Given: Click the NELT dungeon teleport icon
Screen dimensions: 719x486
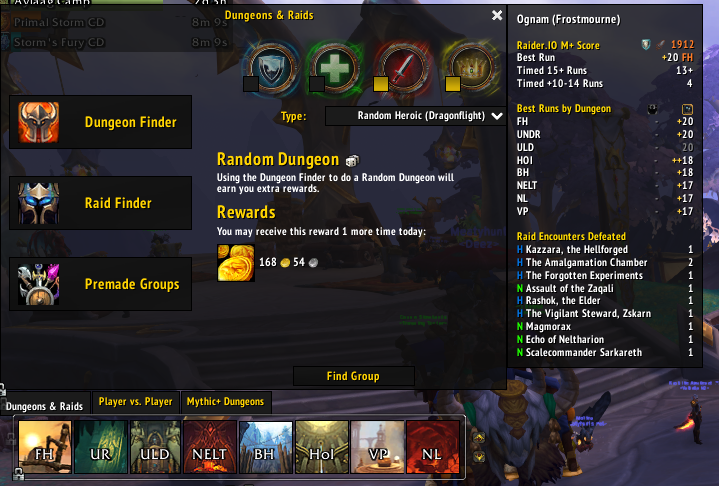Looking at the screenshot, I should [x=210, y=446].
